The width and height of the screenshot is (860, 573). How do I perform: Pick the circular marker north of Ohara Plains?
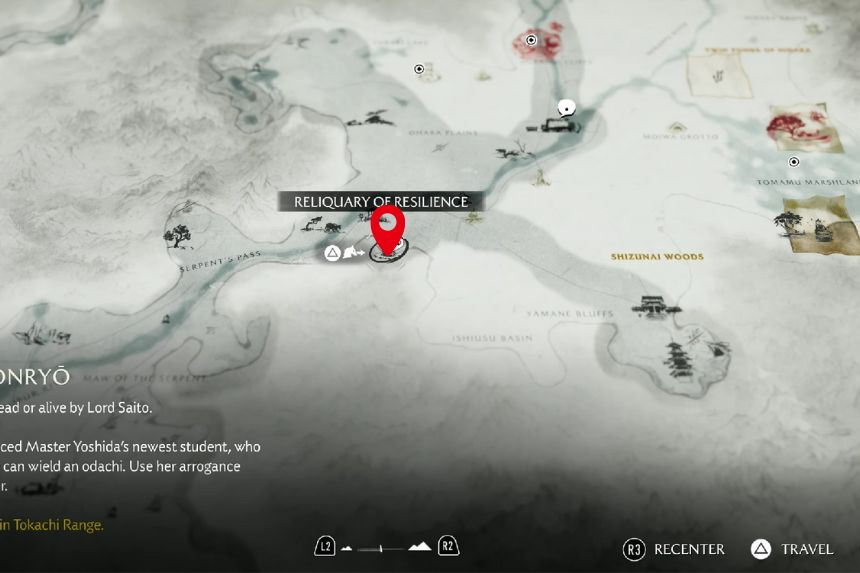[x=420, y=69]
